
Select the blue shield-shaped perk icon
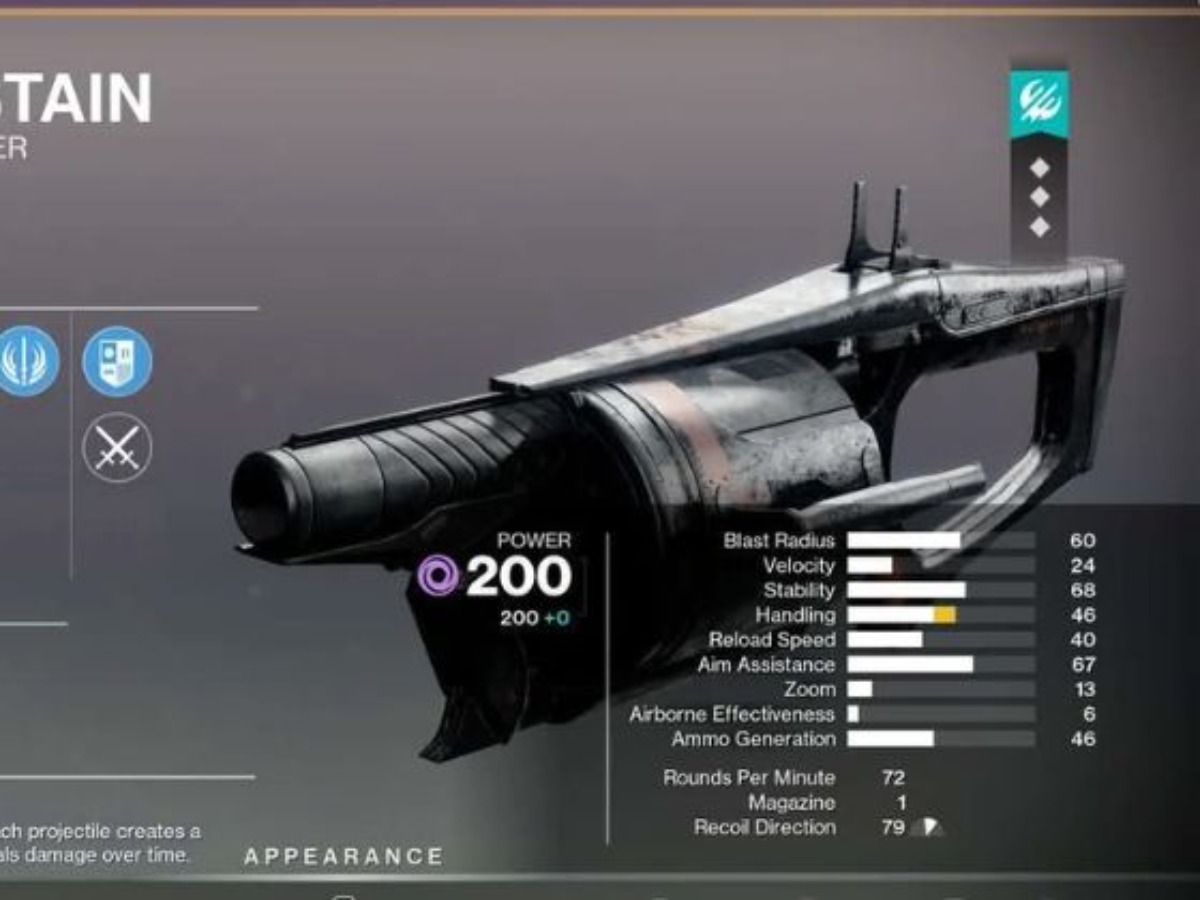click(117, 361)
